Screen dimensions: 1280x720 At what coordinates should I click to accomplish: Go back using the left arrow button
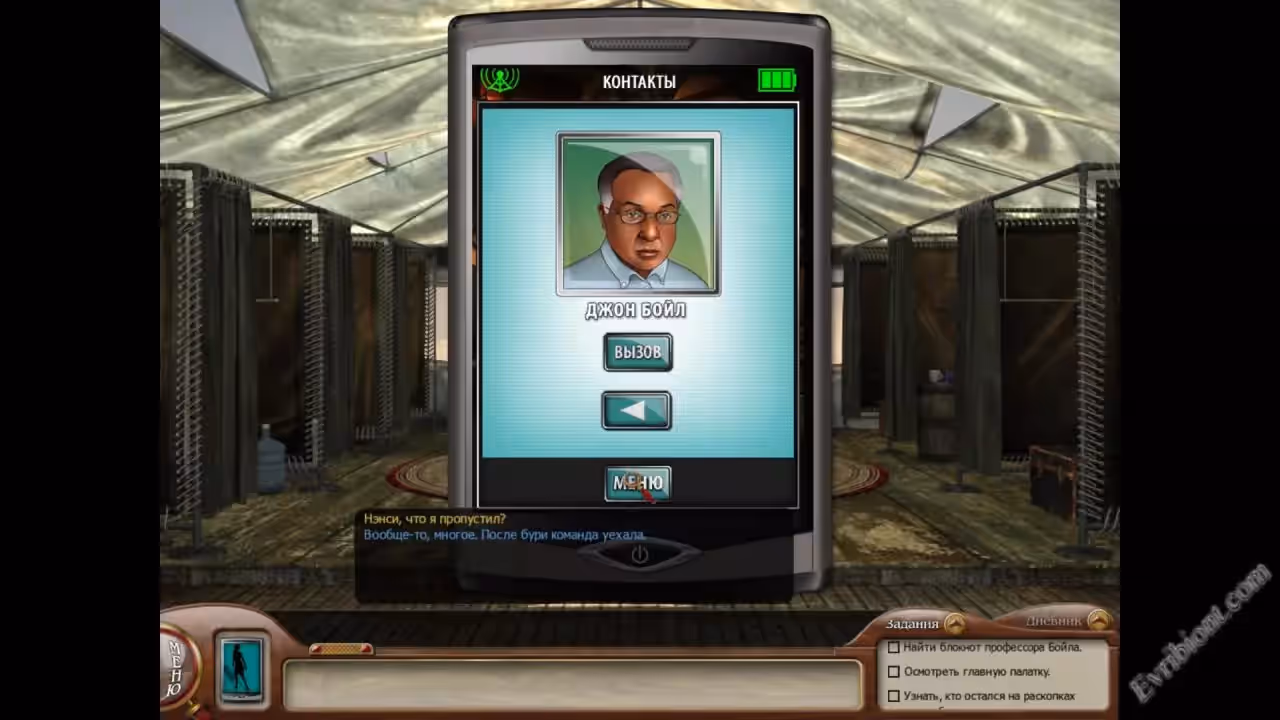click(x=636, y=411)
